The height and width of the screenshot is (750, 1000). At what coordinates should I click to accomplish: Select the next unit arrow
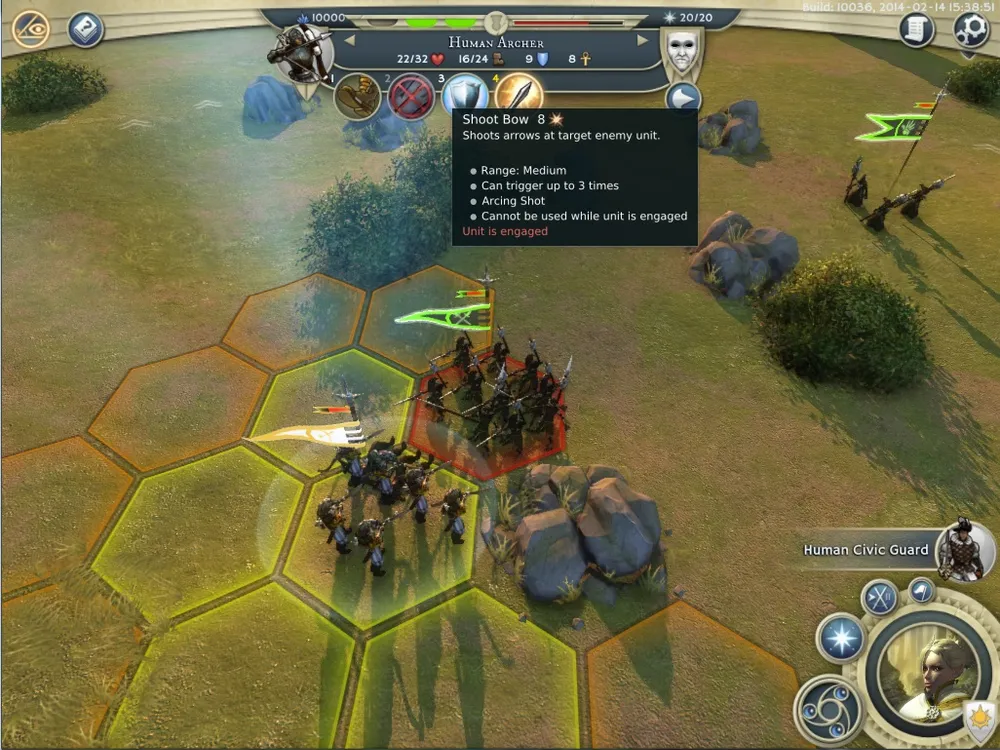(x=643, y=41)
